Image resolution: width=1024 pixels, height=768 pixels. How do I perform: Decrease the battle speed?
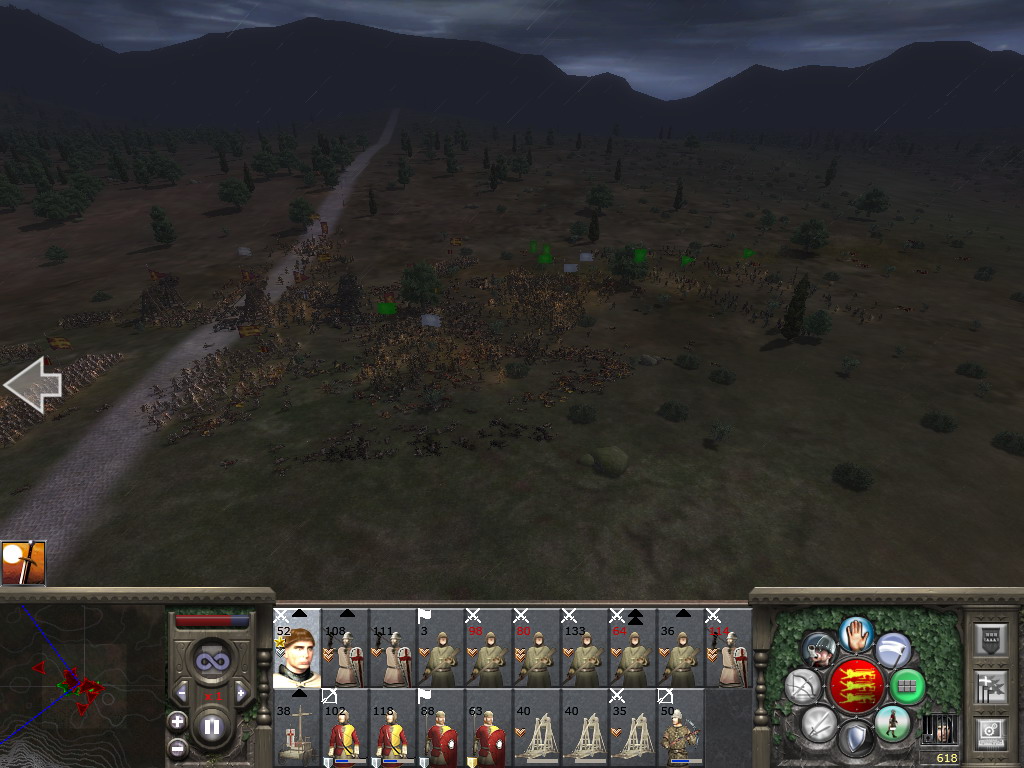[x=181, y=694]
